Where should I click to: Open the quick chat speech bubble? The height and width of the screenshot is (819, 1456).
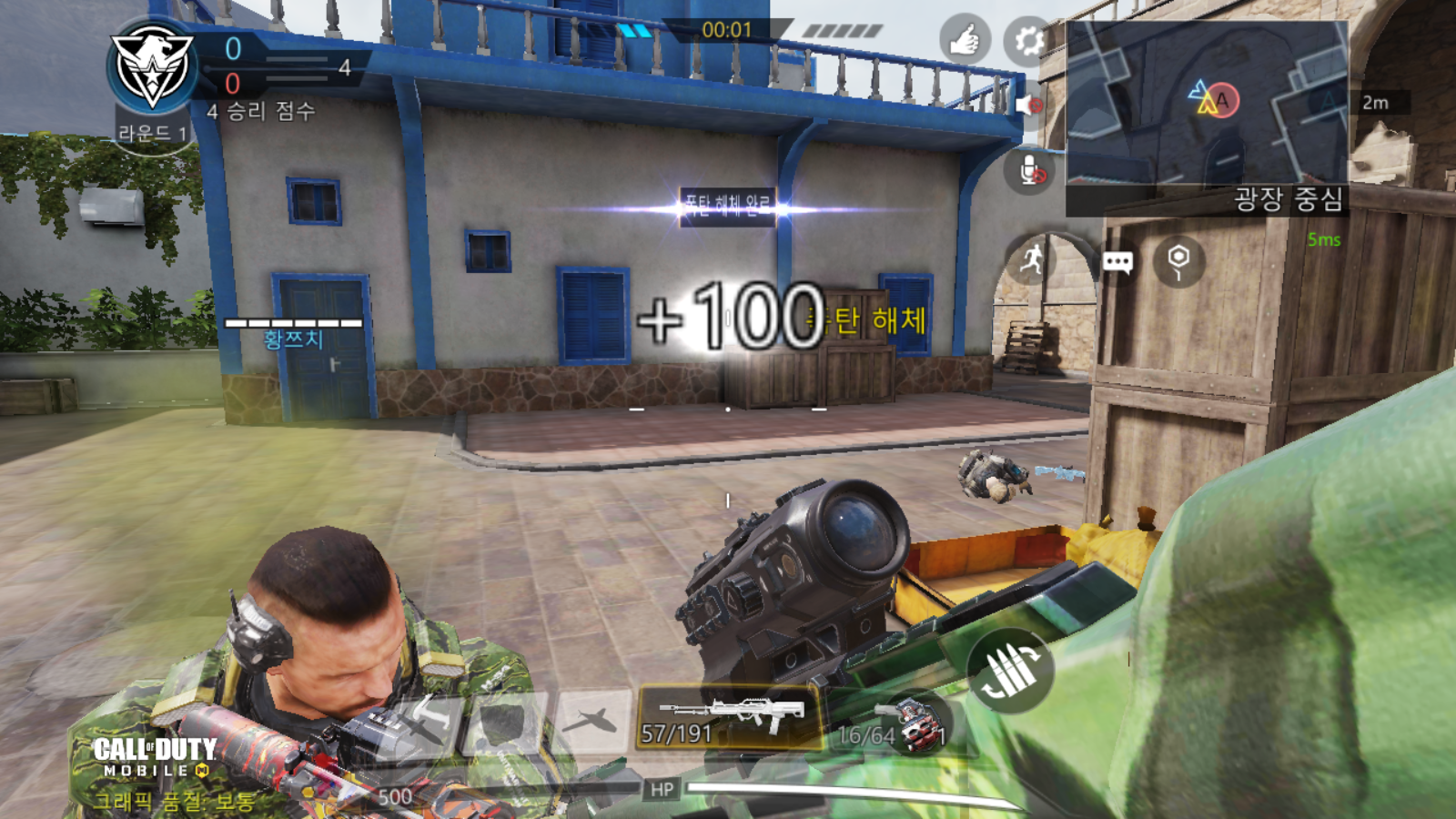click(1117, 263)
